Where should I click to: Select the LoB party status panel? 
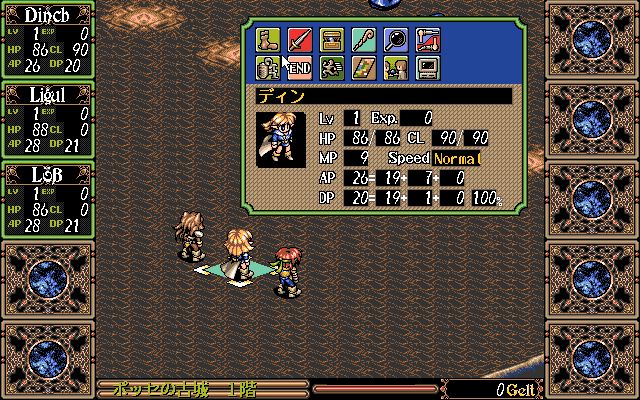[x=47, y=199]
